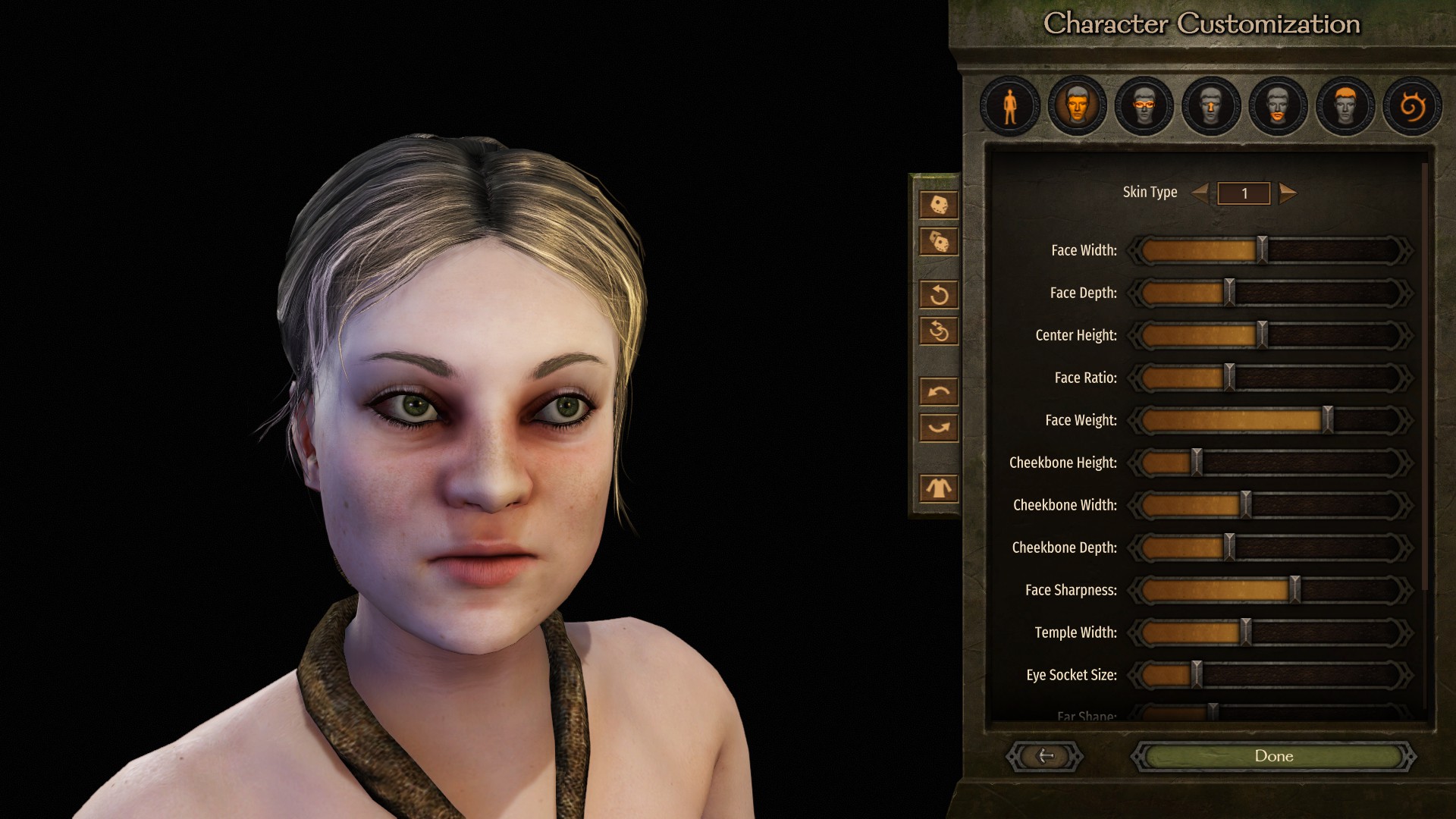The height and width of the screenshot is (819, 1456).
Task: Click the redo arrow button
Action: [x=939, y=428]
